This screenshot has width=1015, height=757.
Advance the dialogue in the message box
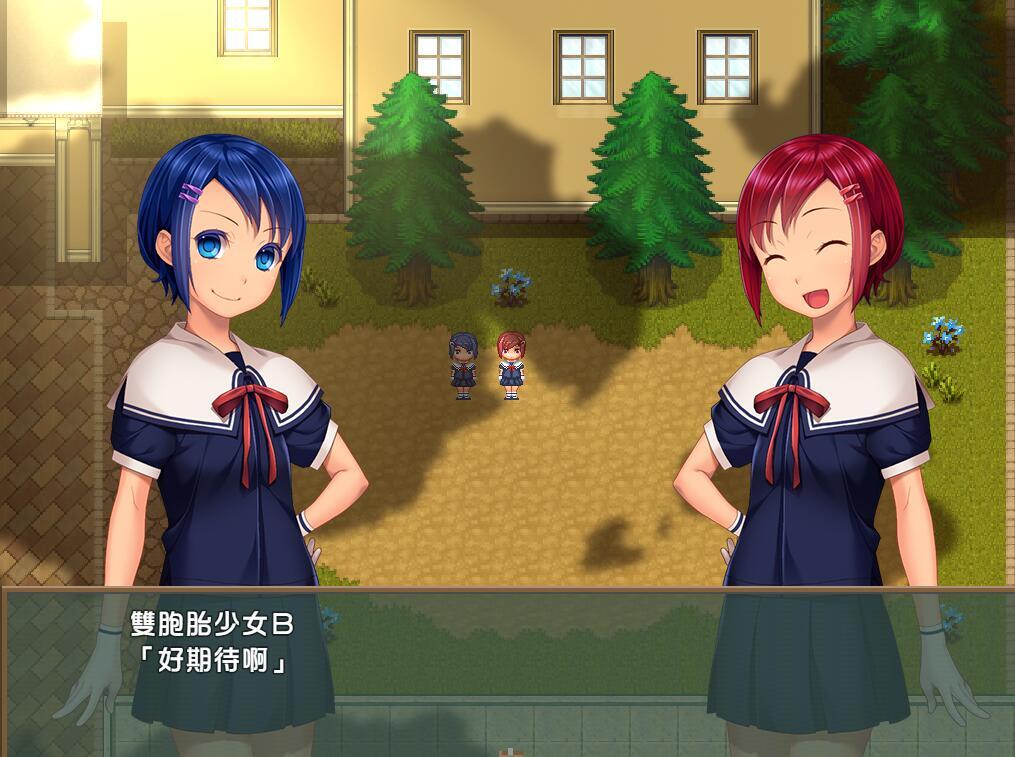click(x=507, y=670)
